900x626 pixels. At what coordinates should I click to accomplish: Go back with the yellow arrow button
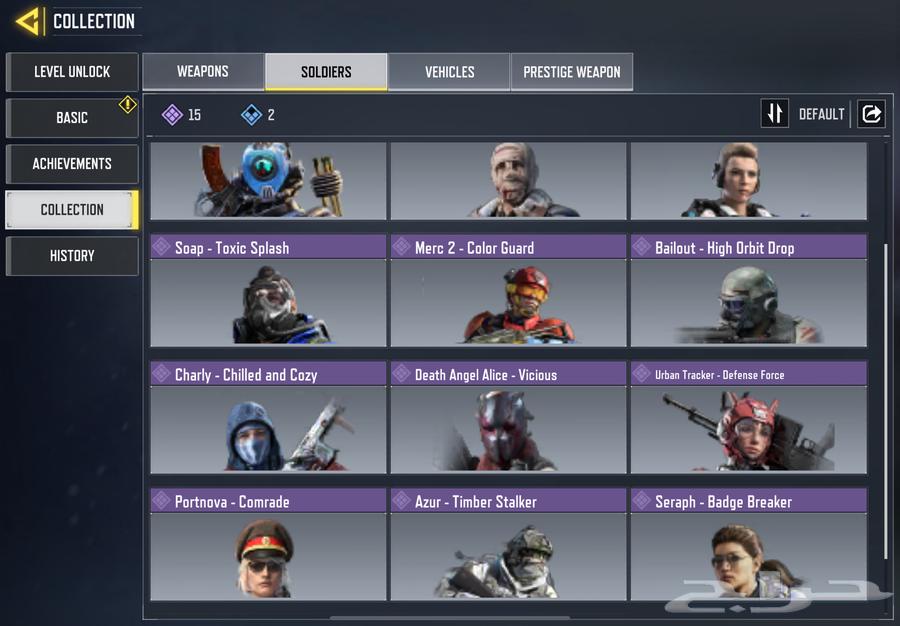point(28,20)
